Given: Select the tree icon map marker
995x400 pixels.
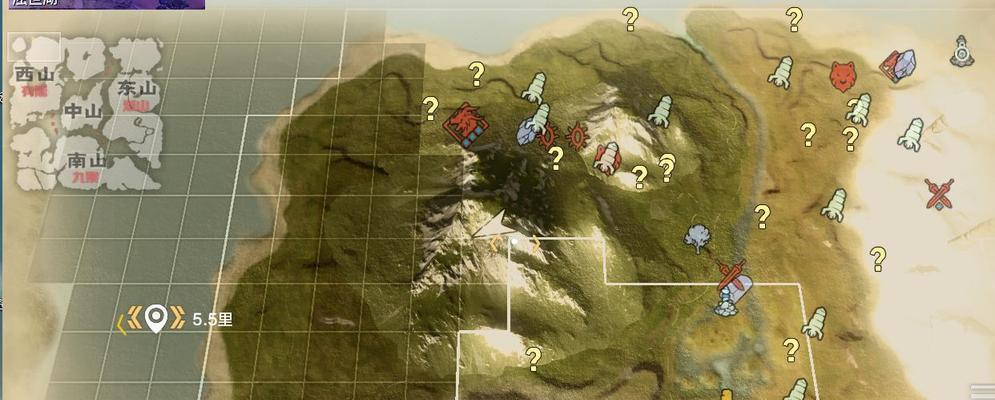Looking at the screenshot, I should (x=697, y=237).
